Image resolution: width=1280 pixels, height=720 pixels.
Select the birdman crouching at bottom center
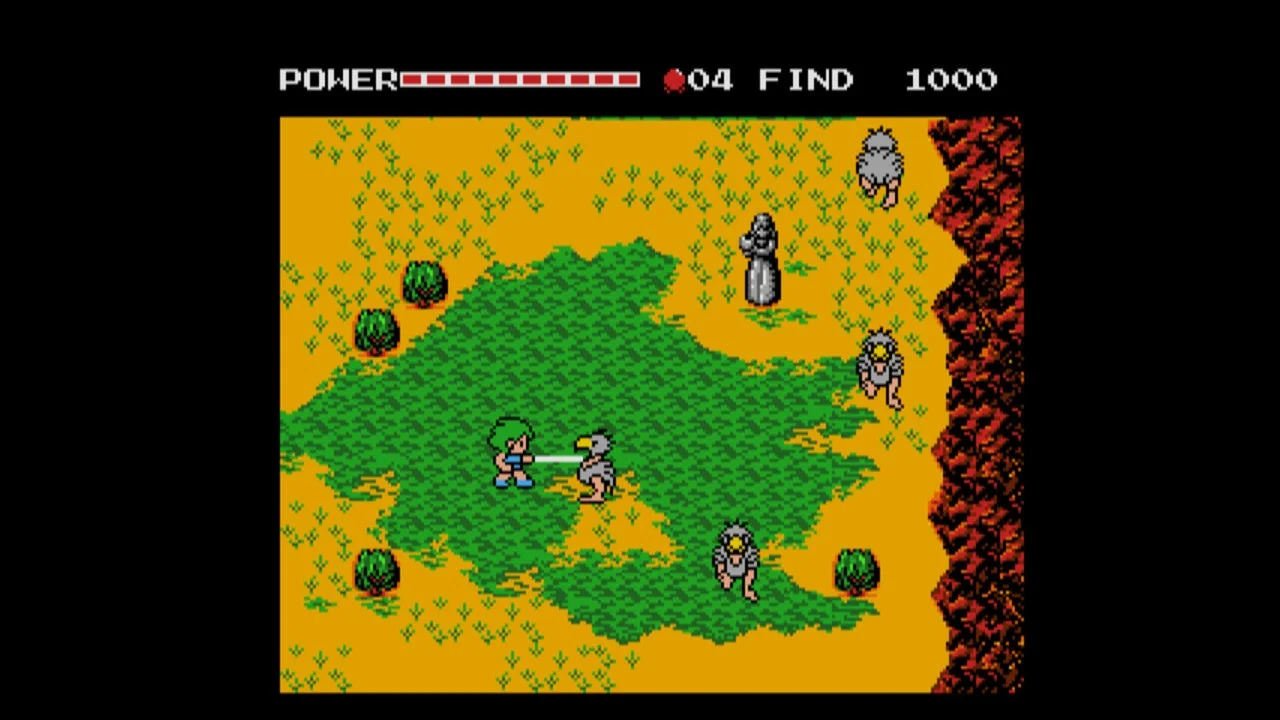735,560
